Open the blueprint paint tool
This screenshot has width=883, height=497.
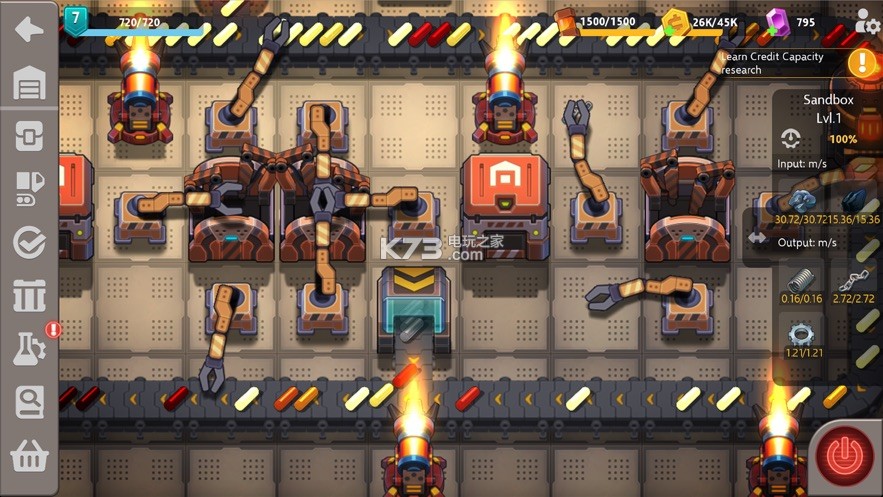tap(29, 188)
